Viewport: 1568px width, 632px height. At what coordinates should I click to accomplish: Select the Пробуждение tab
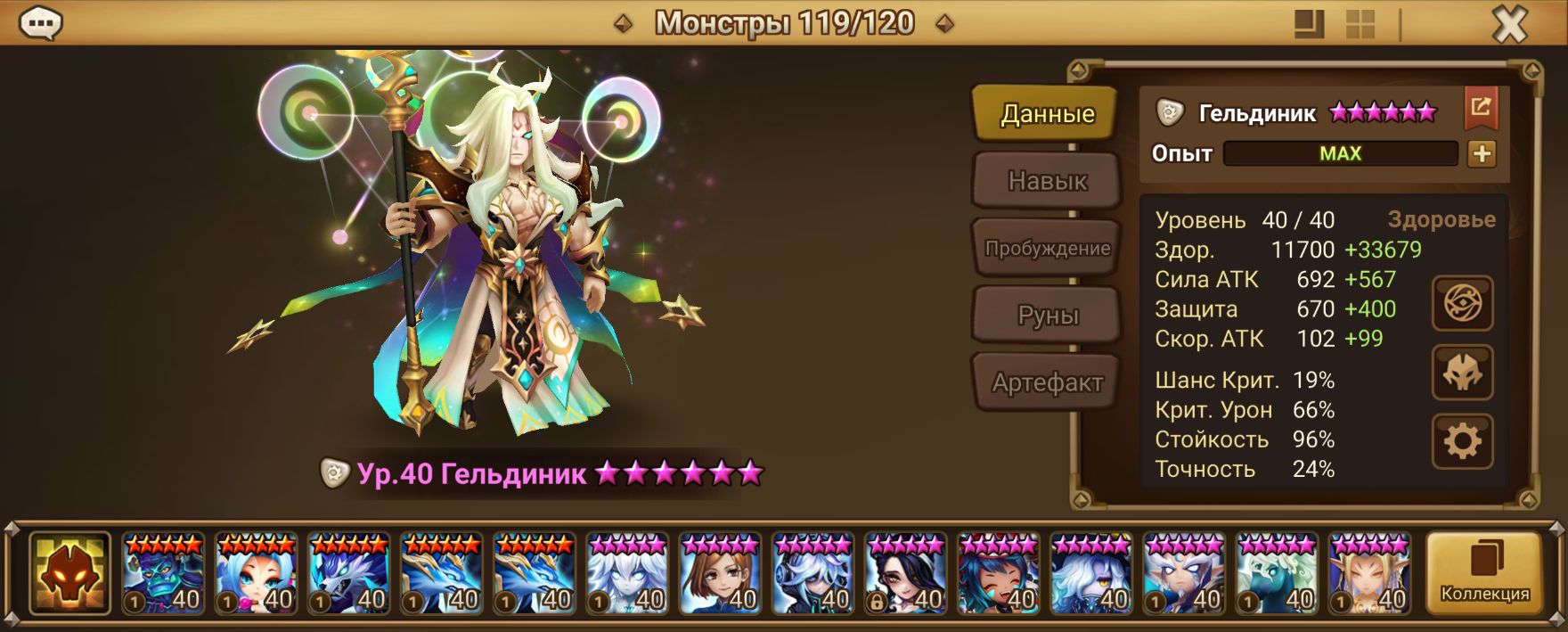tap(1047, 249)
